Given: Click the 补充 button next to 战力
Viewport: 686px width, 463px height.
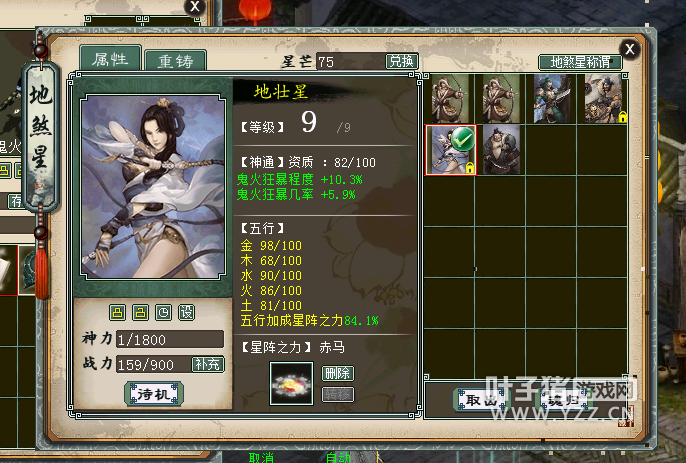Looking at the screenshot, I should click(208, 365).
